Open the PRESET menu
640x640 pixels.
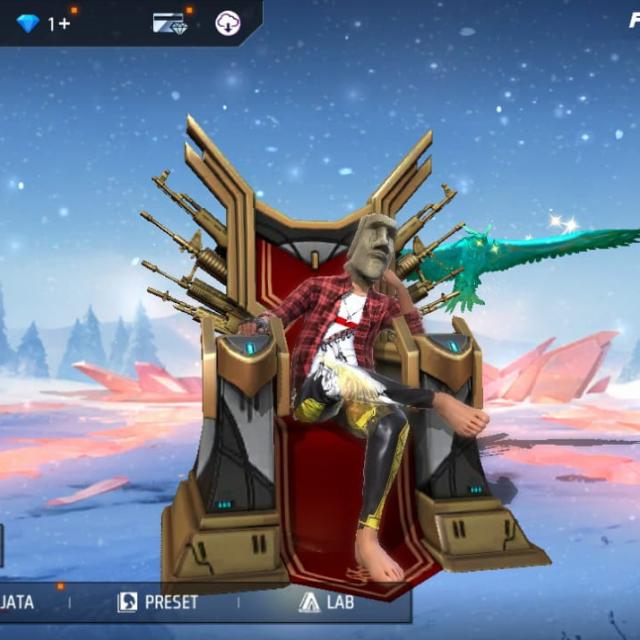click(158, 602)
